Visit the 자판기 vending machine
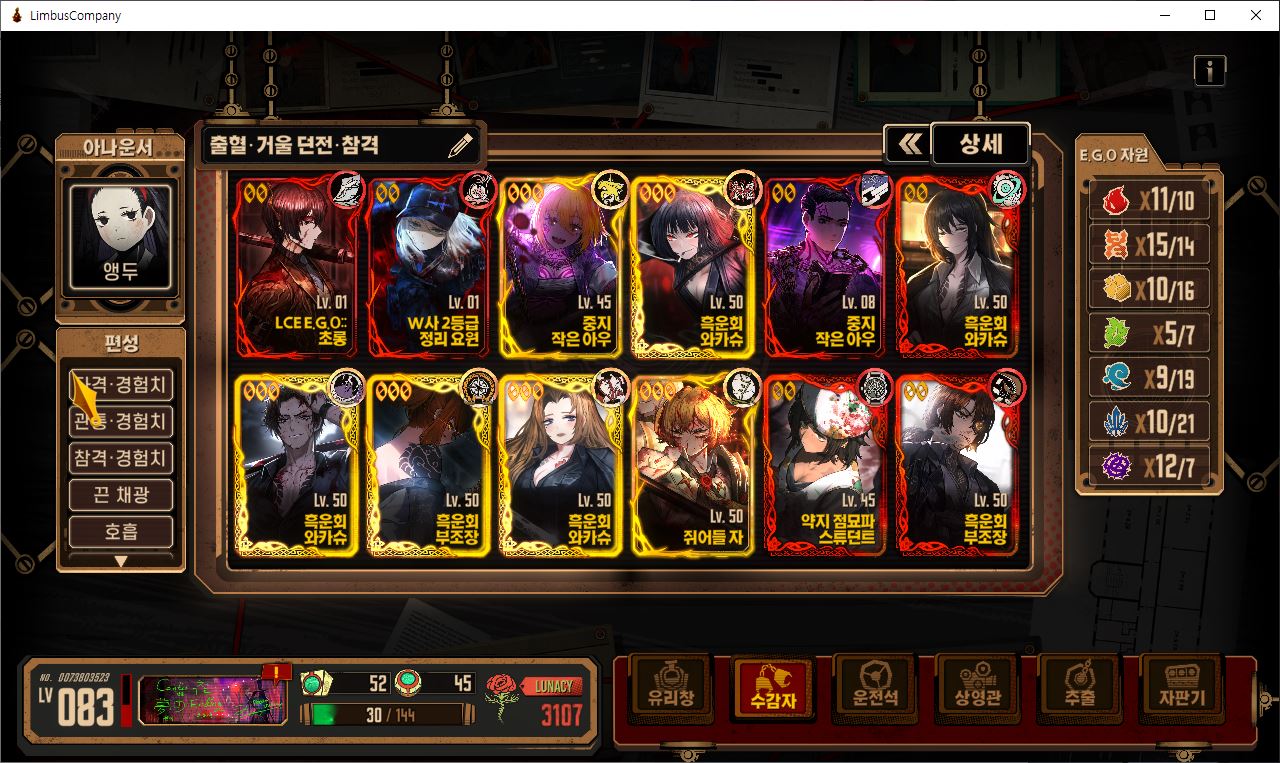 [x=1183, y=687]
